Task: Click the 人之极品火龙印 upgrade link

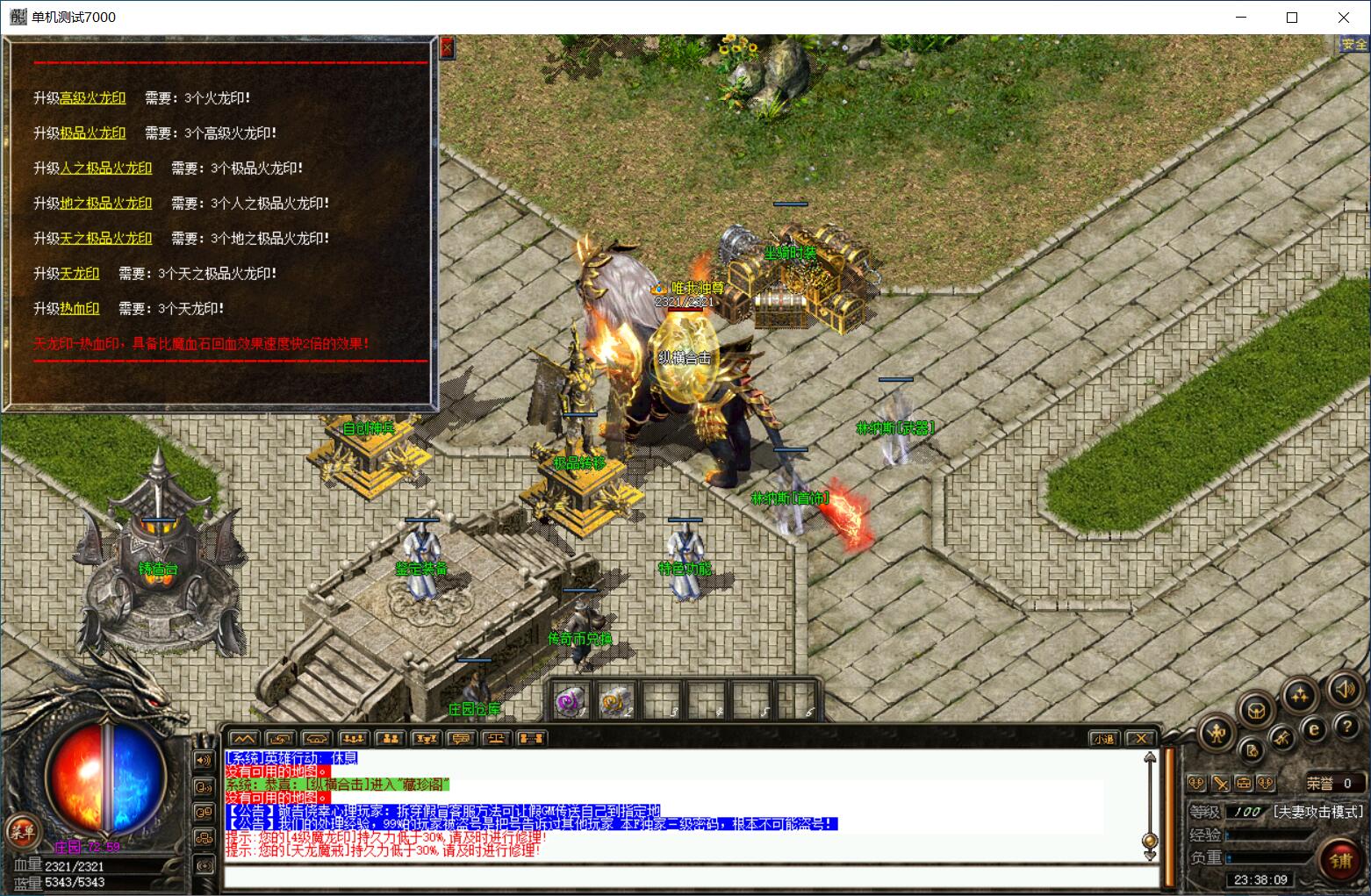Action: (105, 168)
